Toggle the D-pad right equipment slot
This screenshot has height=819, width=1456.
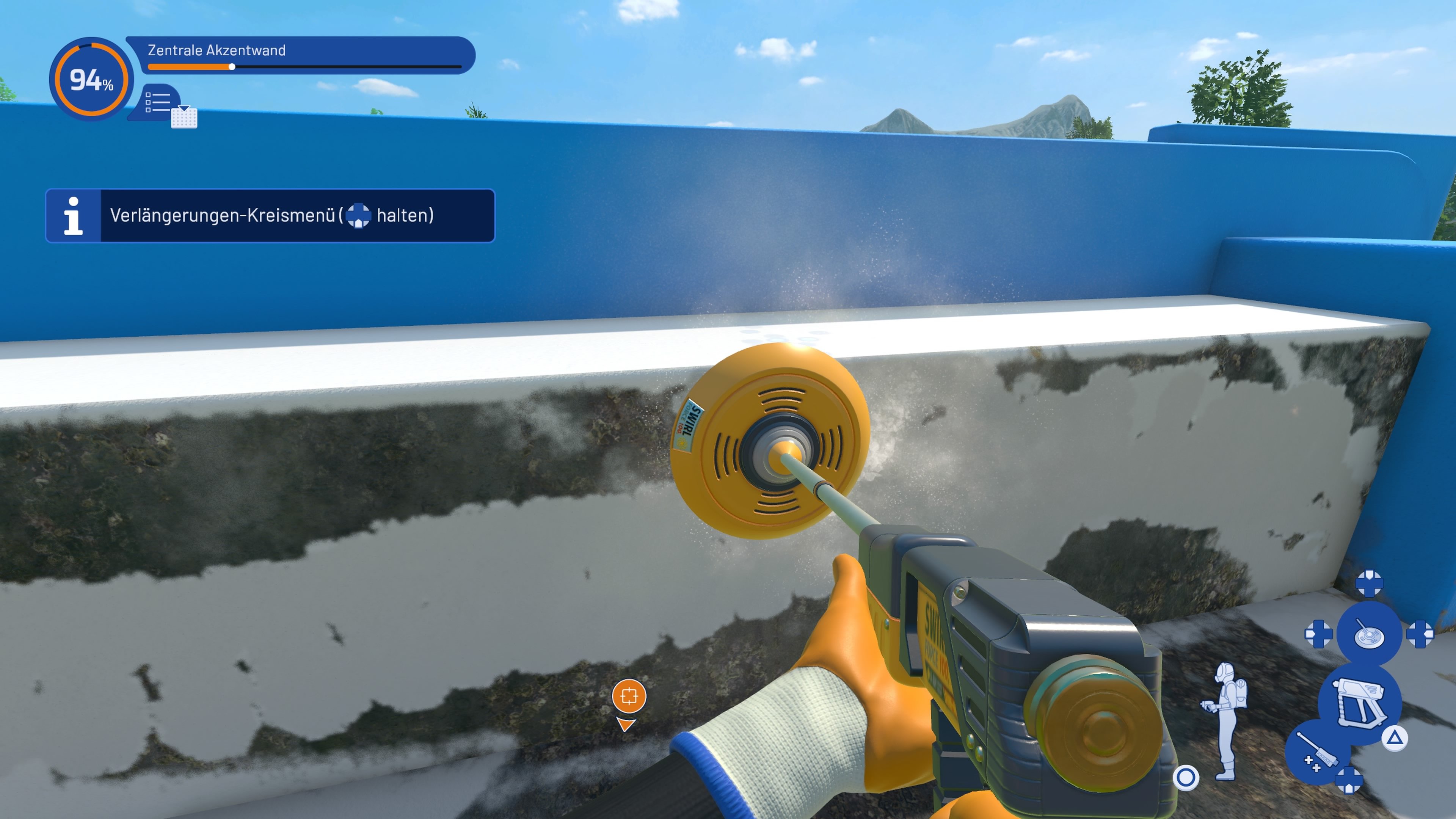point(1420,634)
